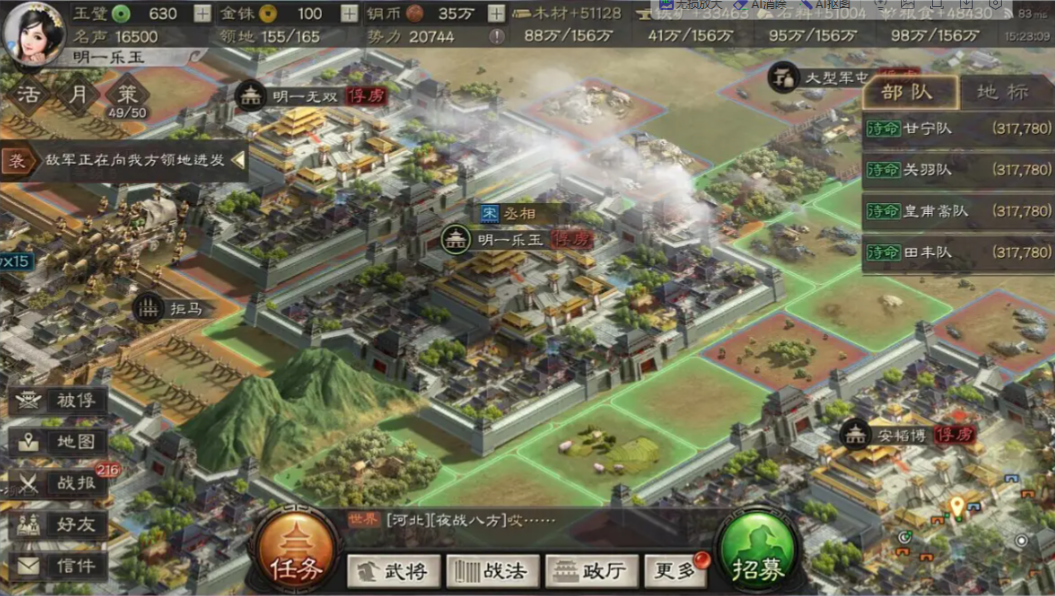Screen dimensions: 1055x596
Task: Switch to the 地标 landmarks tab
Action: point(1001,92)
